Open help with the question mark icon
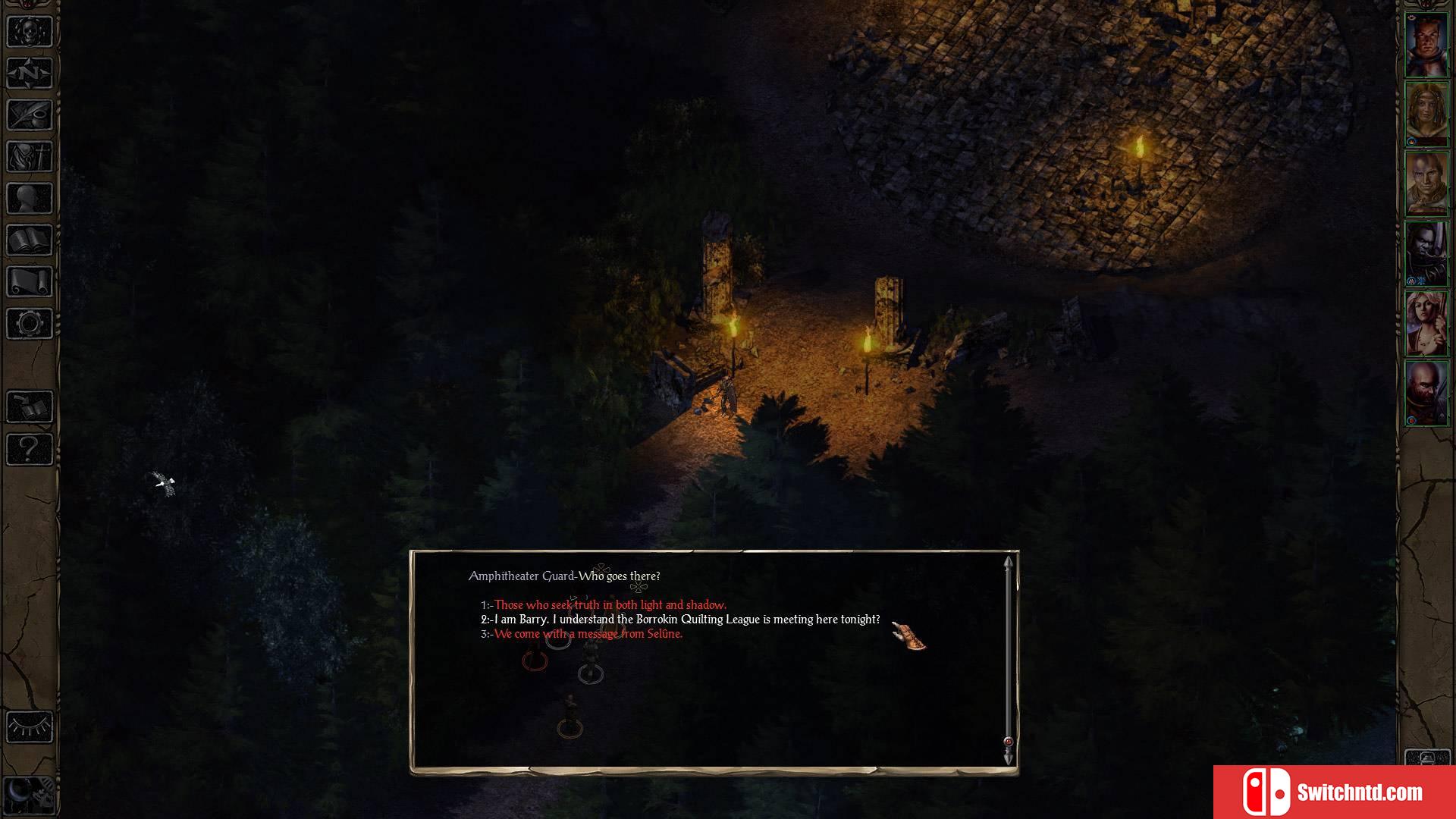The height and width of the screenshot is (819, 1456). tap(30, 449)
